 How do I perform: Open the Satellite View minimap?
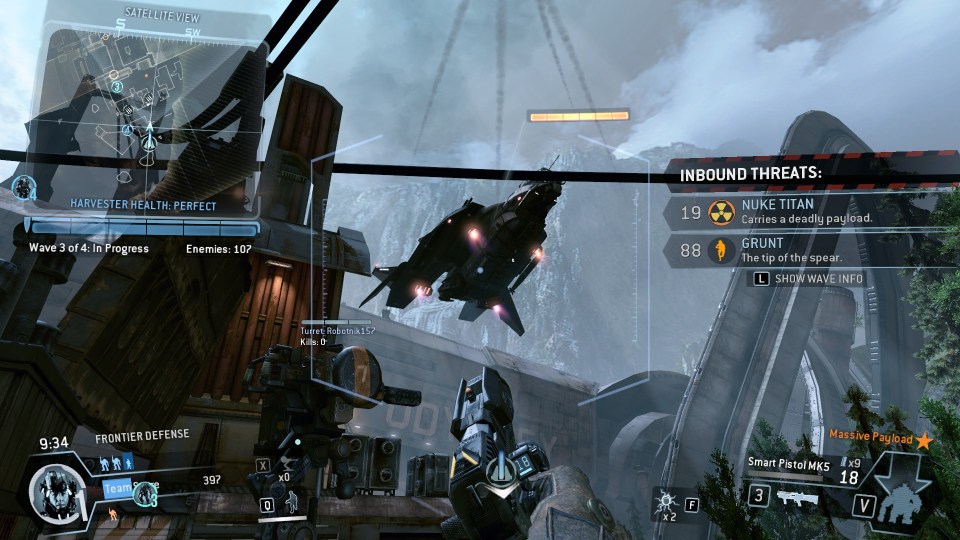click(140, 100)
